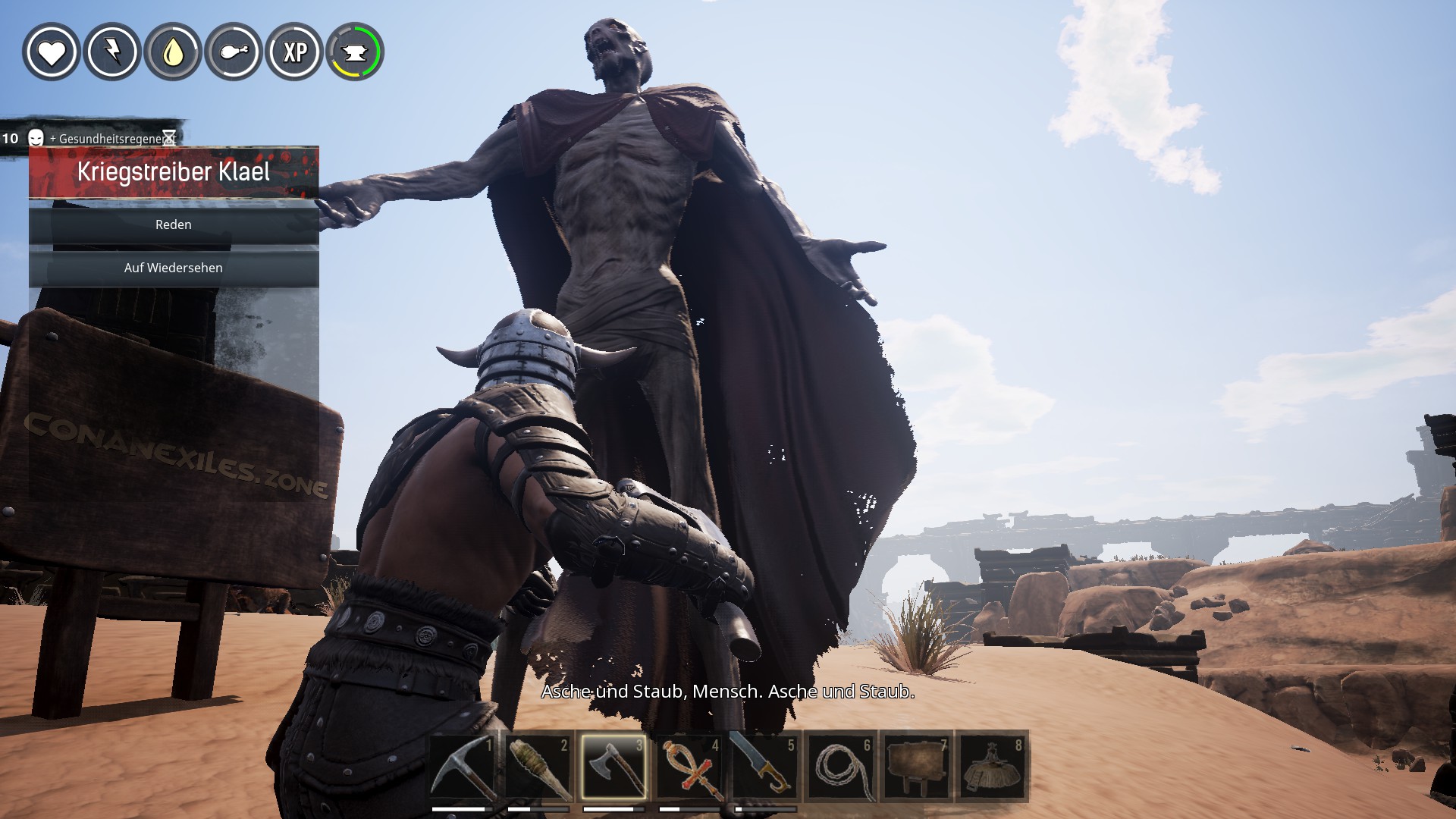Select Auf Wiedersehen to end conversation
Image resolution: width=1456 pixels, height=819 pixels.
pos(174,268)
